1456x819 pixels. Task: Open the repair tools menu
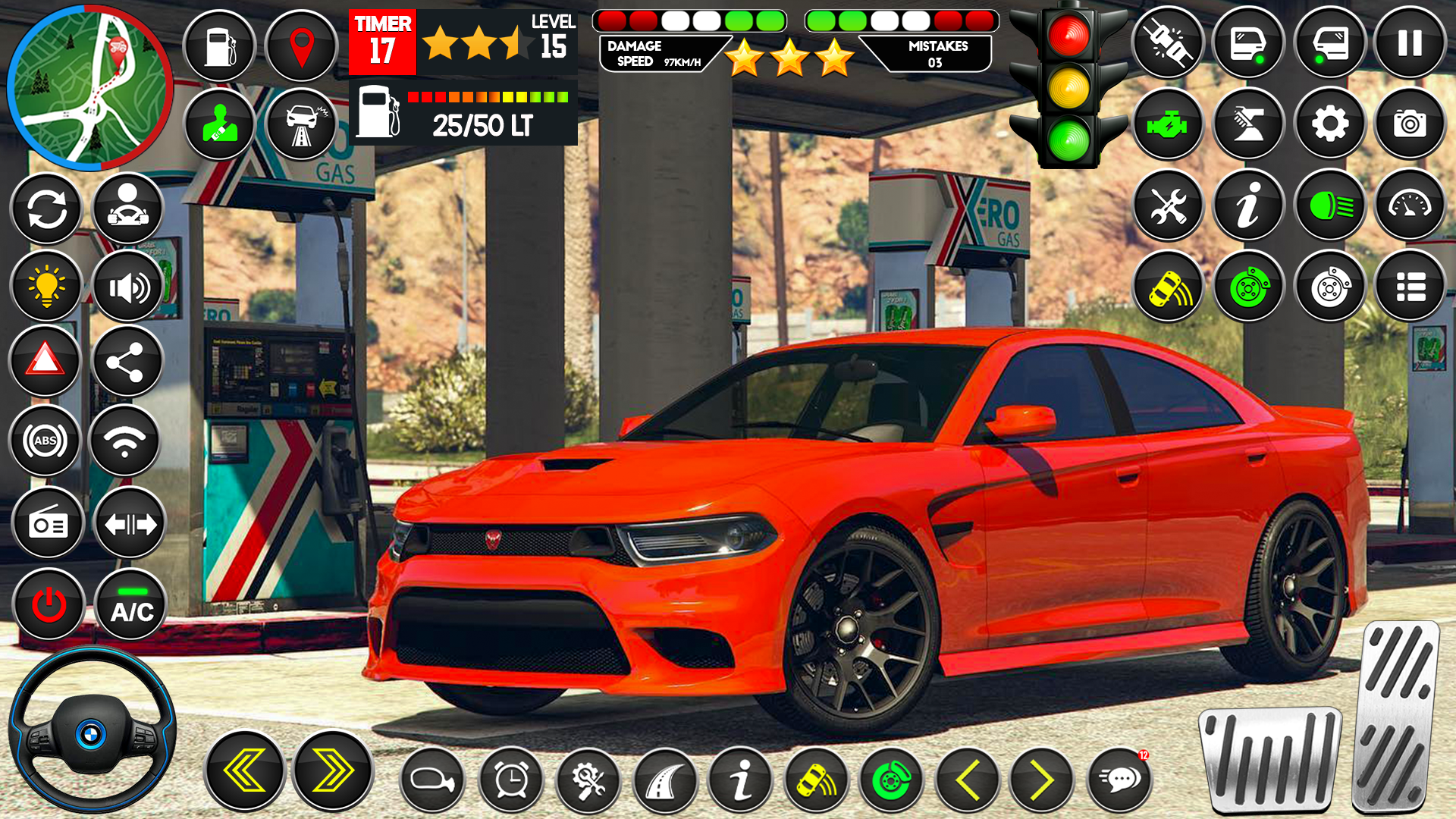tap(1168, 206)
